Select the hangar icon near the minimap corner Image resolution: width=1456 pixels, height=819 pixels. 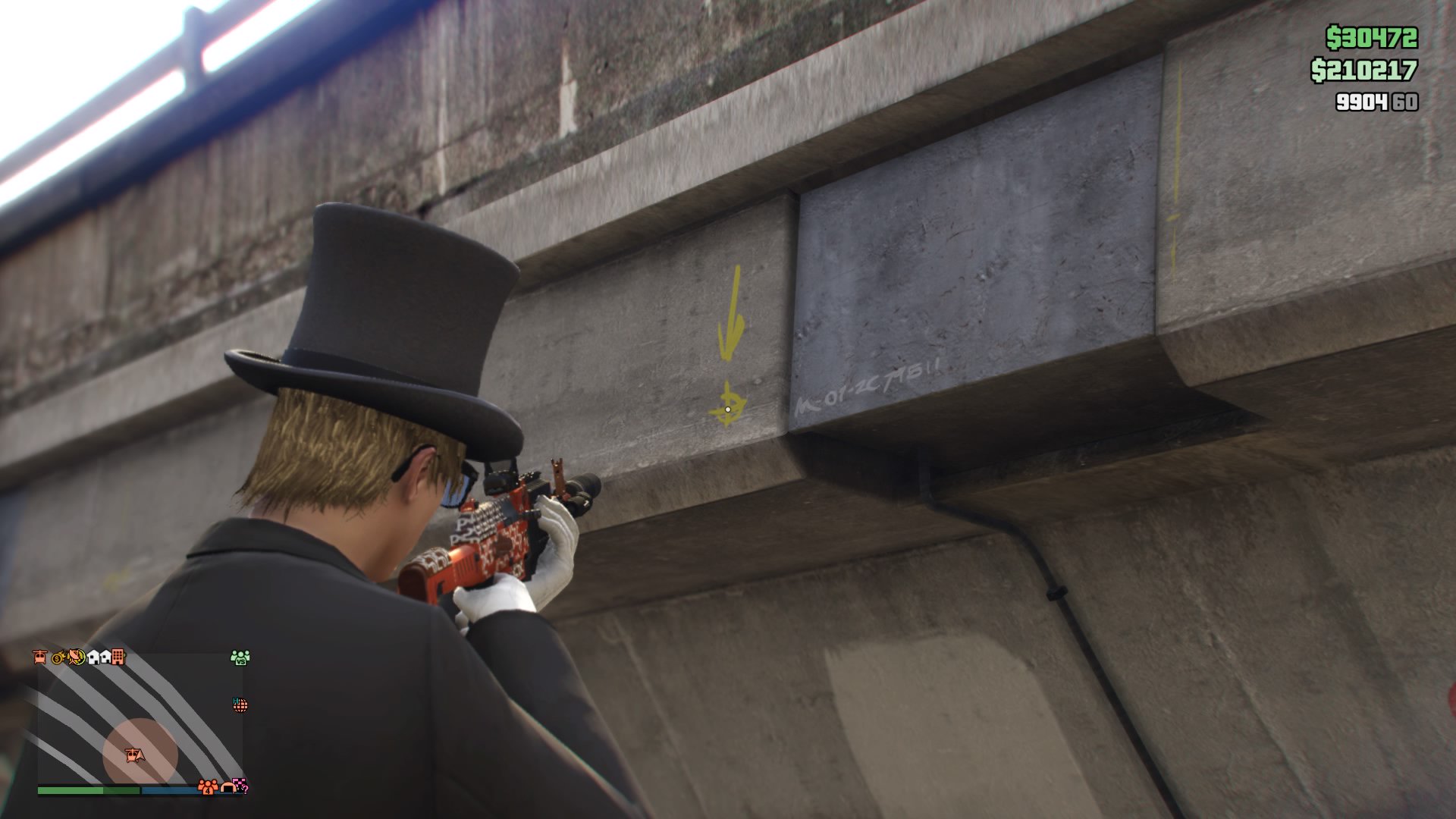tap(227, 789)
